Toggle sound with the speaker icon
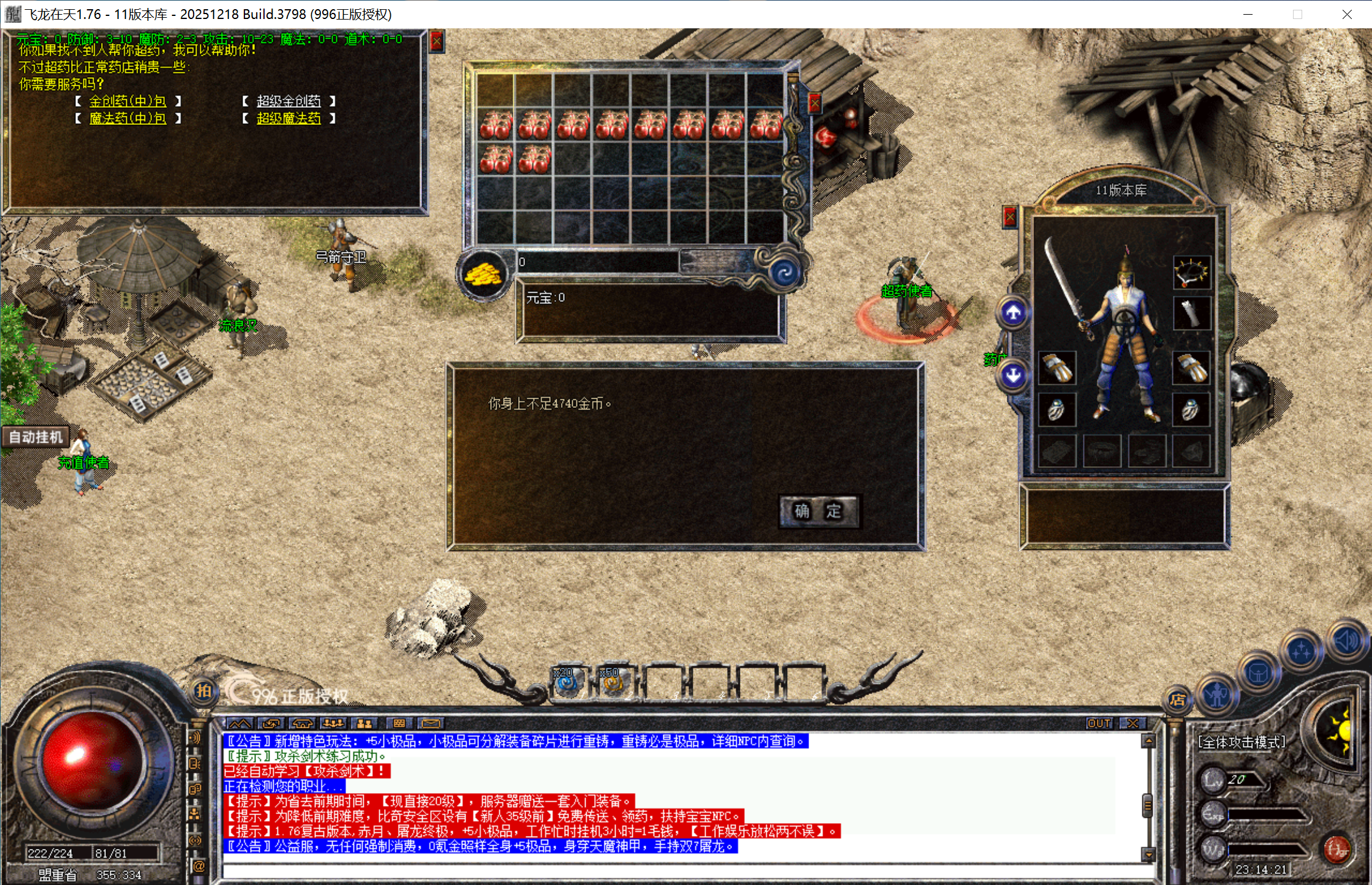 (1346, 641)
